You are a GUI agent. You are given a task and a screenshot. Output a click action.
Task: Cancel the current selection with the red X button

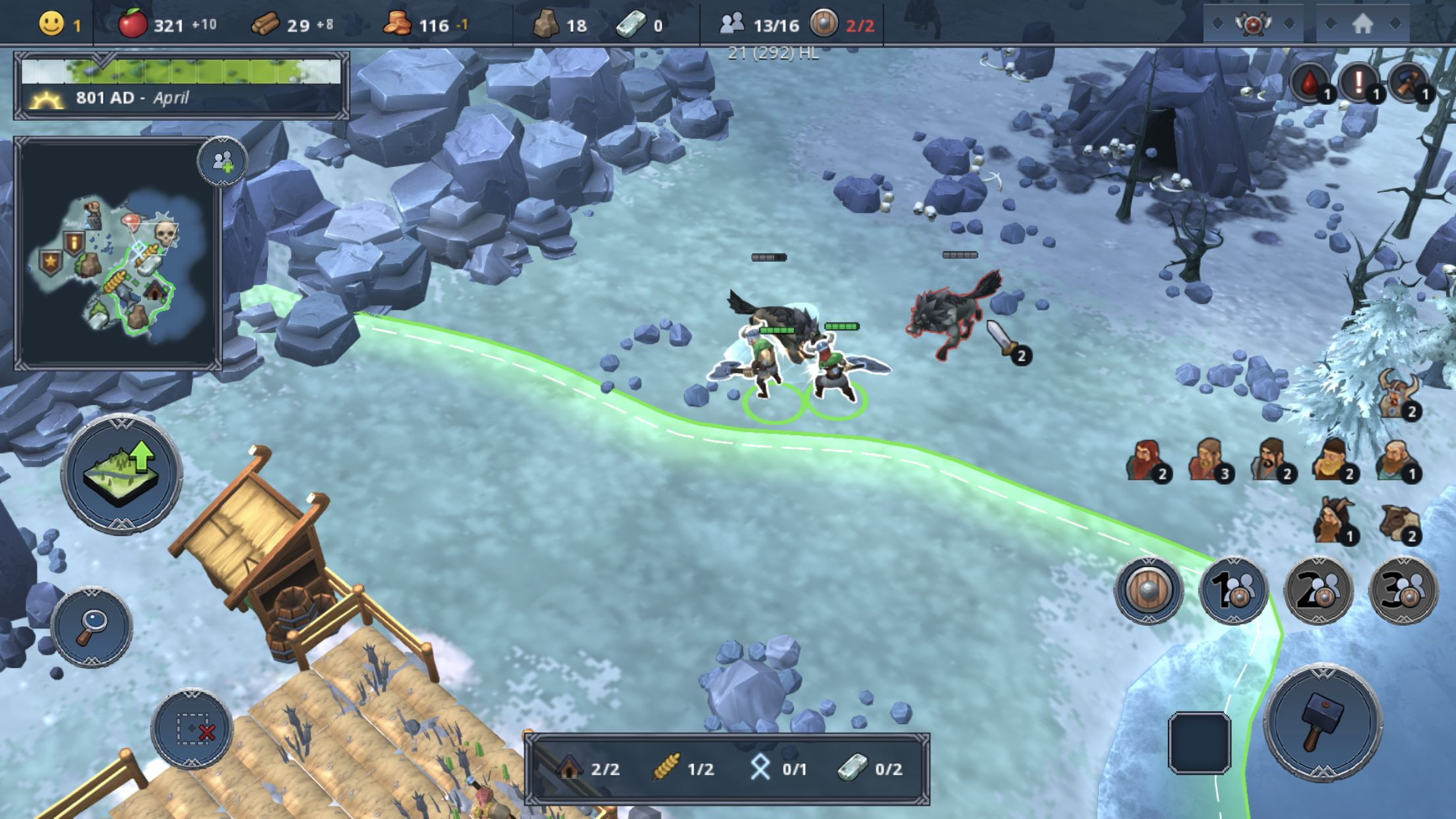pyautogui.click(x=192, y=729)
